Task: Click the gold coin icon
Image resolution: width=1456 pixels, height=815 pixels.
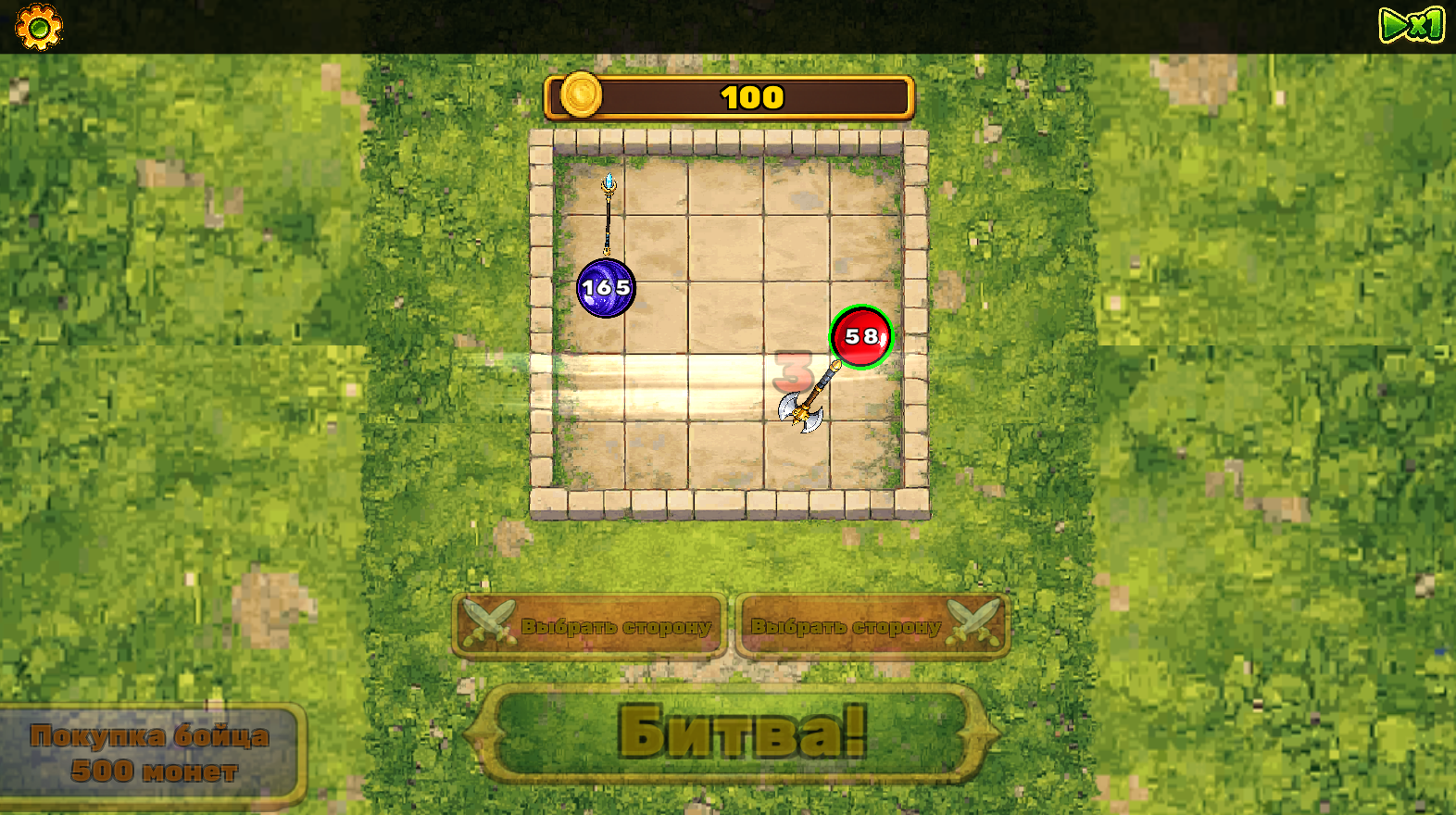Action: click(581, 95)
